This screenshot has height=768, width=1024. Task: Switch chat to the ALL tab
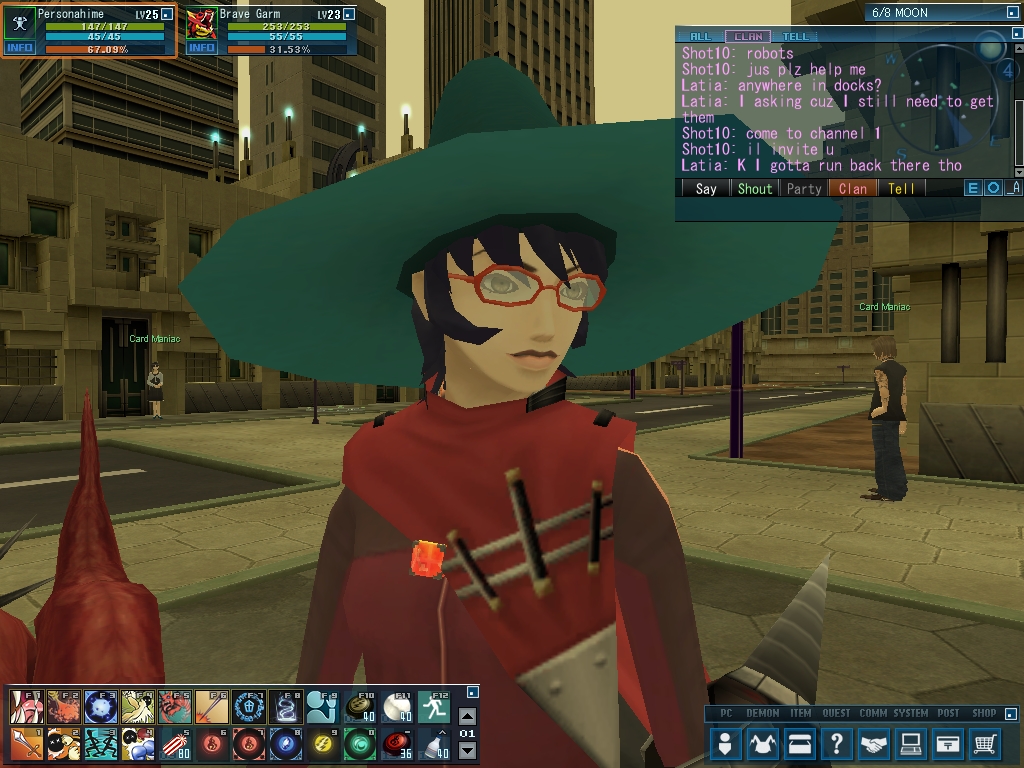701,37
